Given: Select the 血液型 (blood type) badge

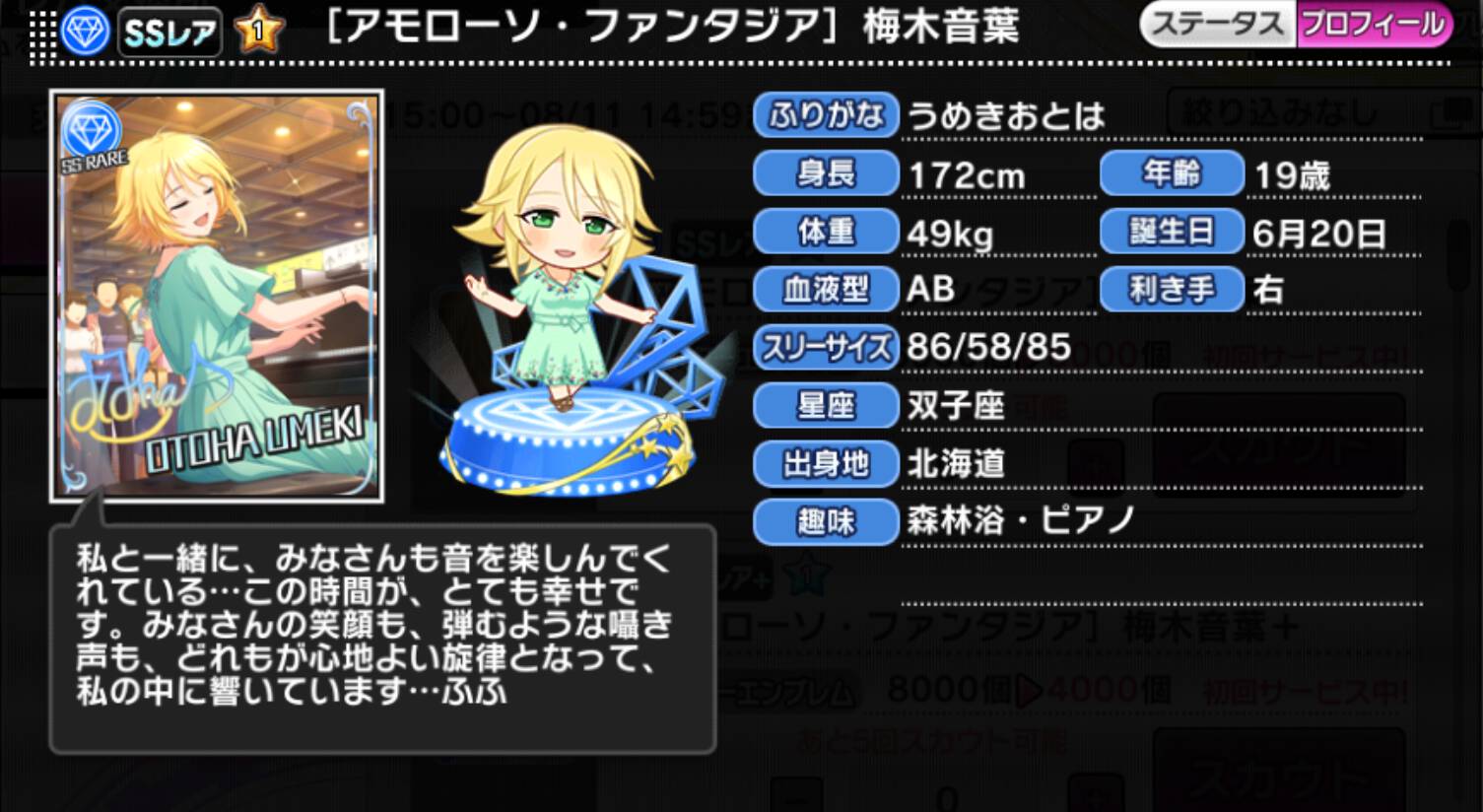Looking at the screenshot, I should (x=825, y=290).
